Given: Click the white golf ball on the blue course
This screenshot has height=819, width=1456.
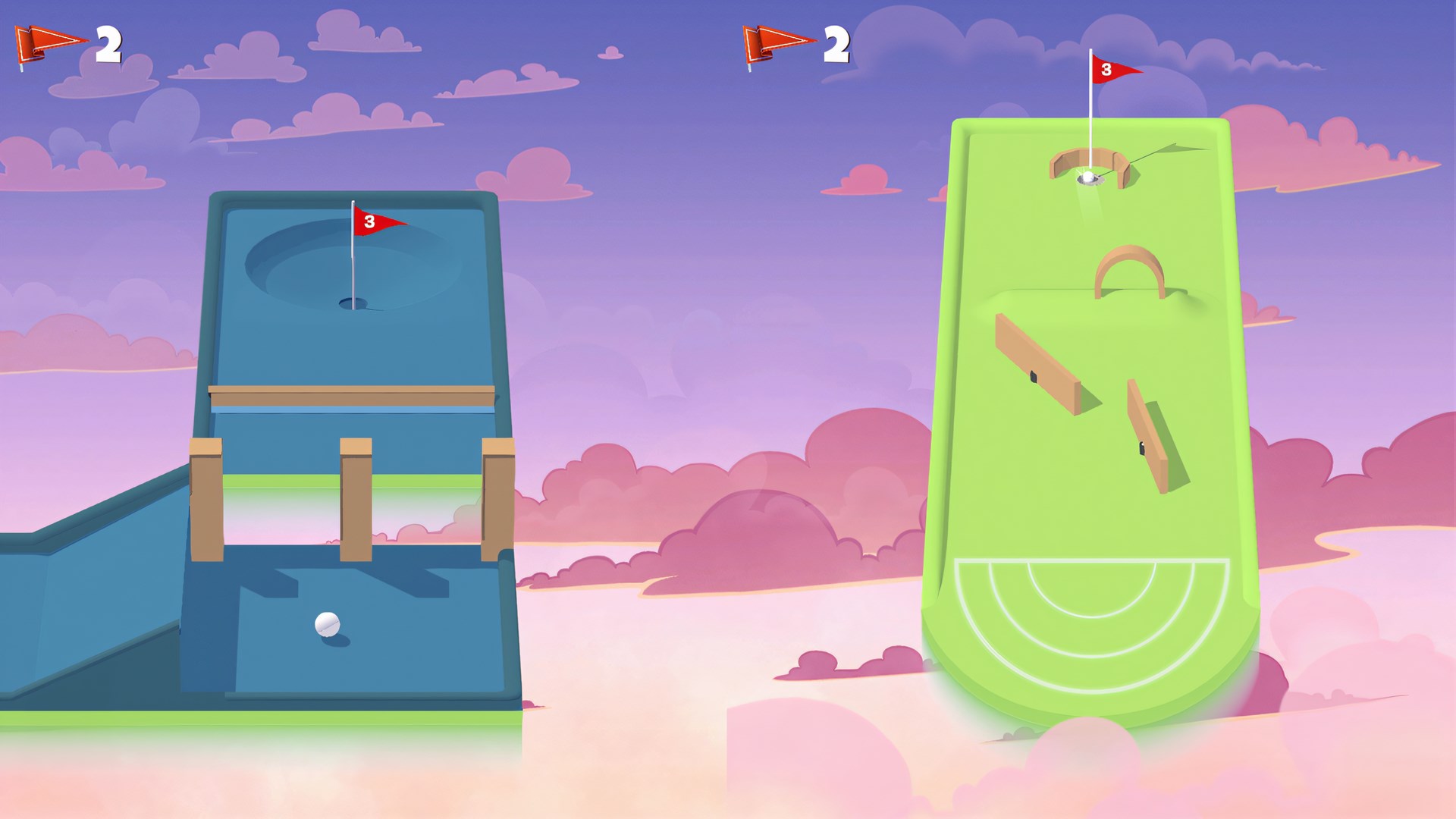Looking at the screenshot, I should [328, 626].
